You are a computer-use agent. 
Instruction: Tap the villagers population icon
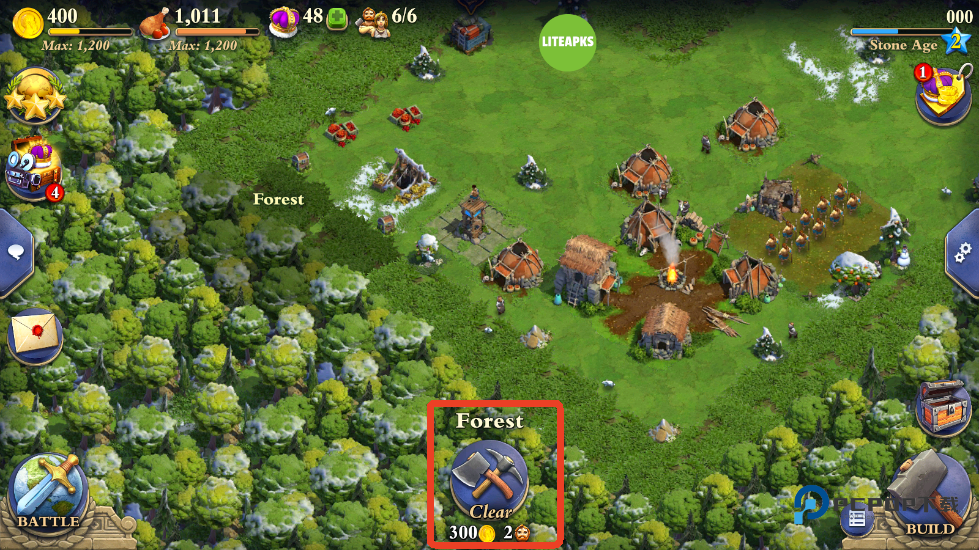[372, 20]
